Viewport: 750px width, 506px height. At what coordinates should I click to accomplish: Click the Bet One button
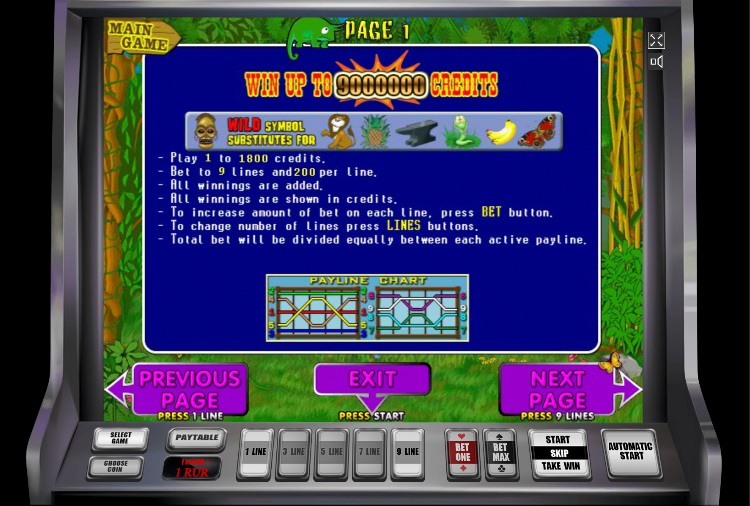[x=462, y=454]
